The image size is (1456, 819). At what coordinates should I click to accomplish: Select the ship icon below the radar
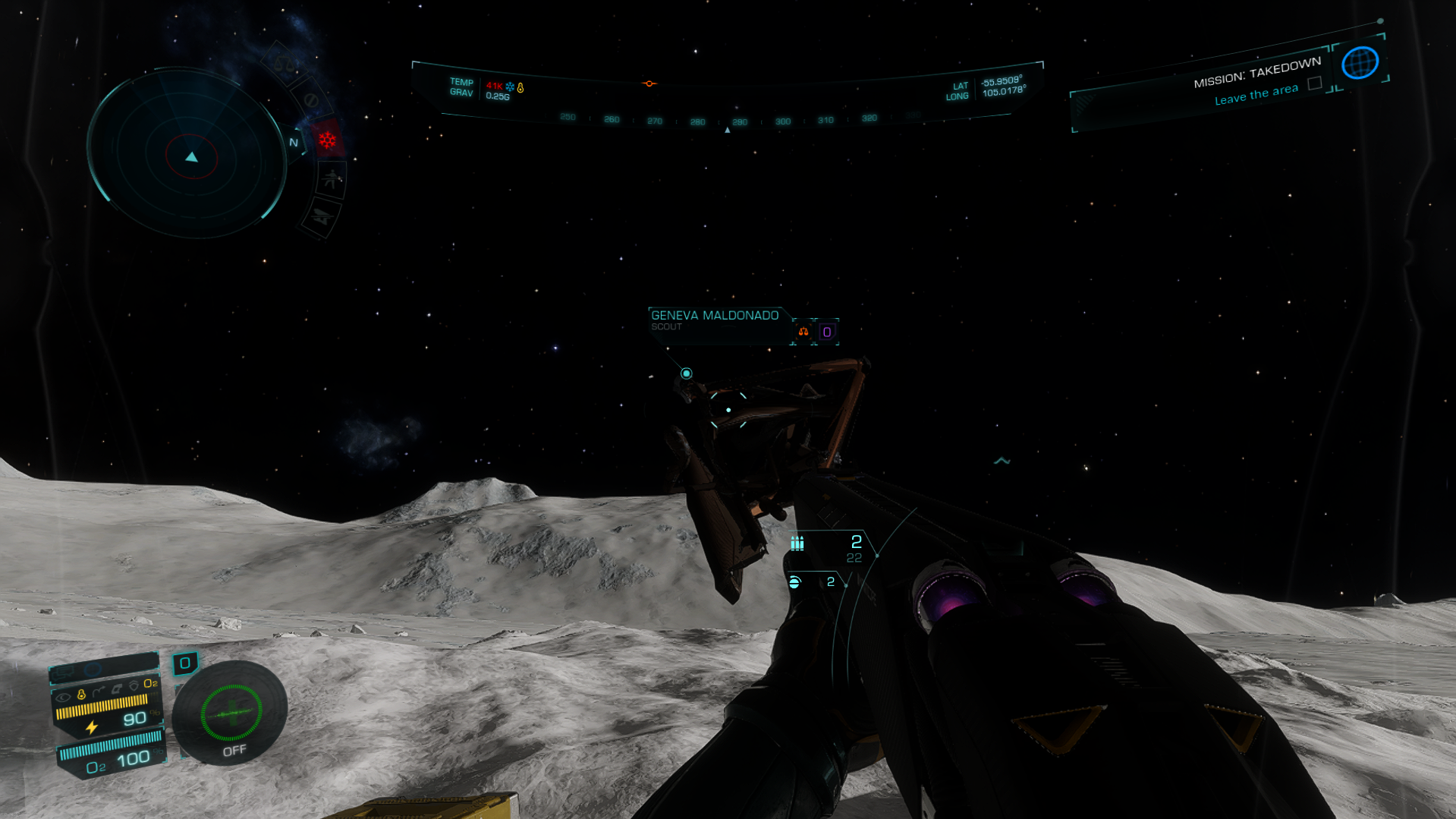[x=321, y=217]
